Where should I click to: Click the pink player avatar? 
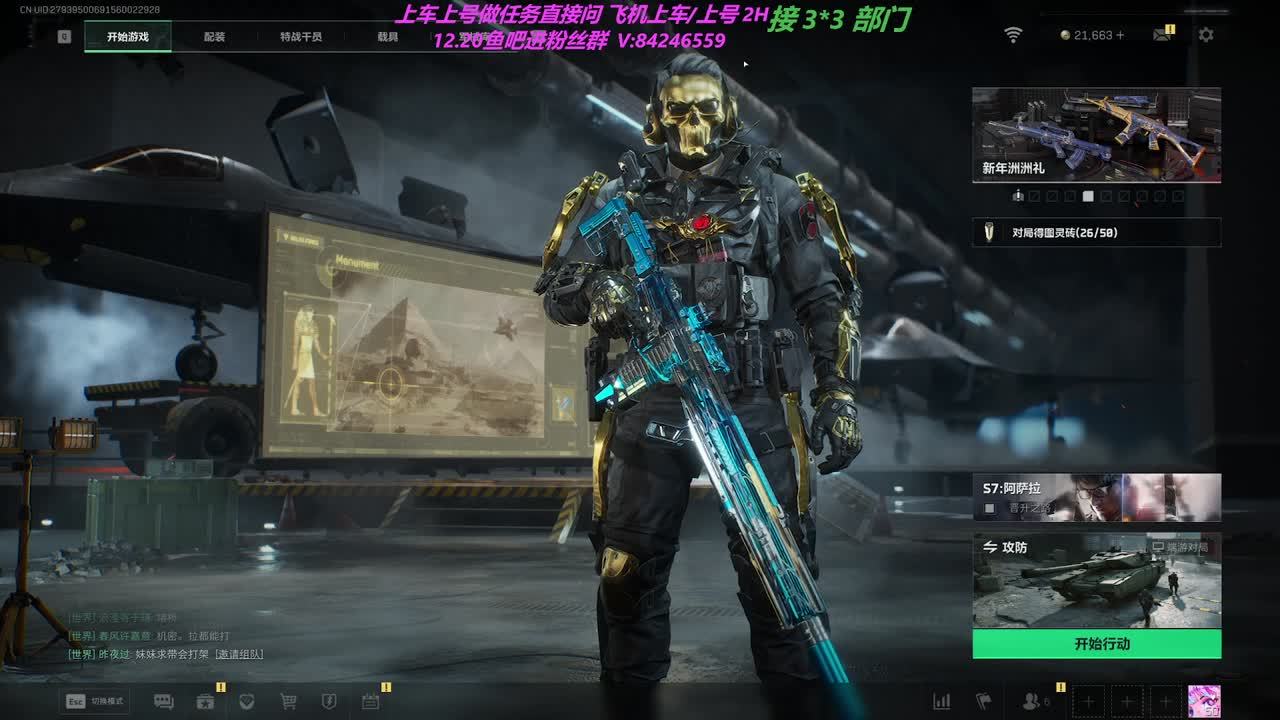click(x=1203, y=701)
